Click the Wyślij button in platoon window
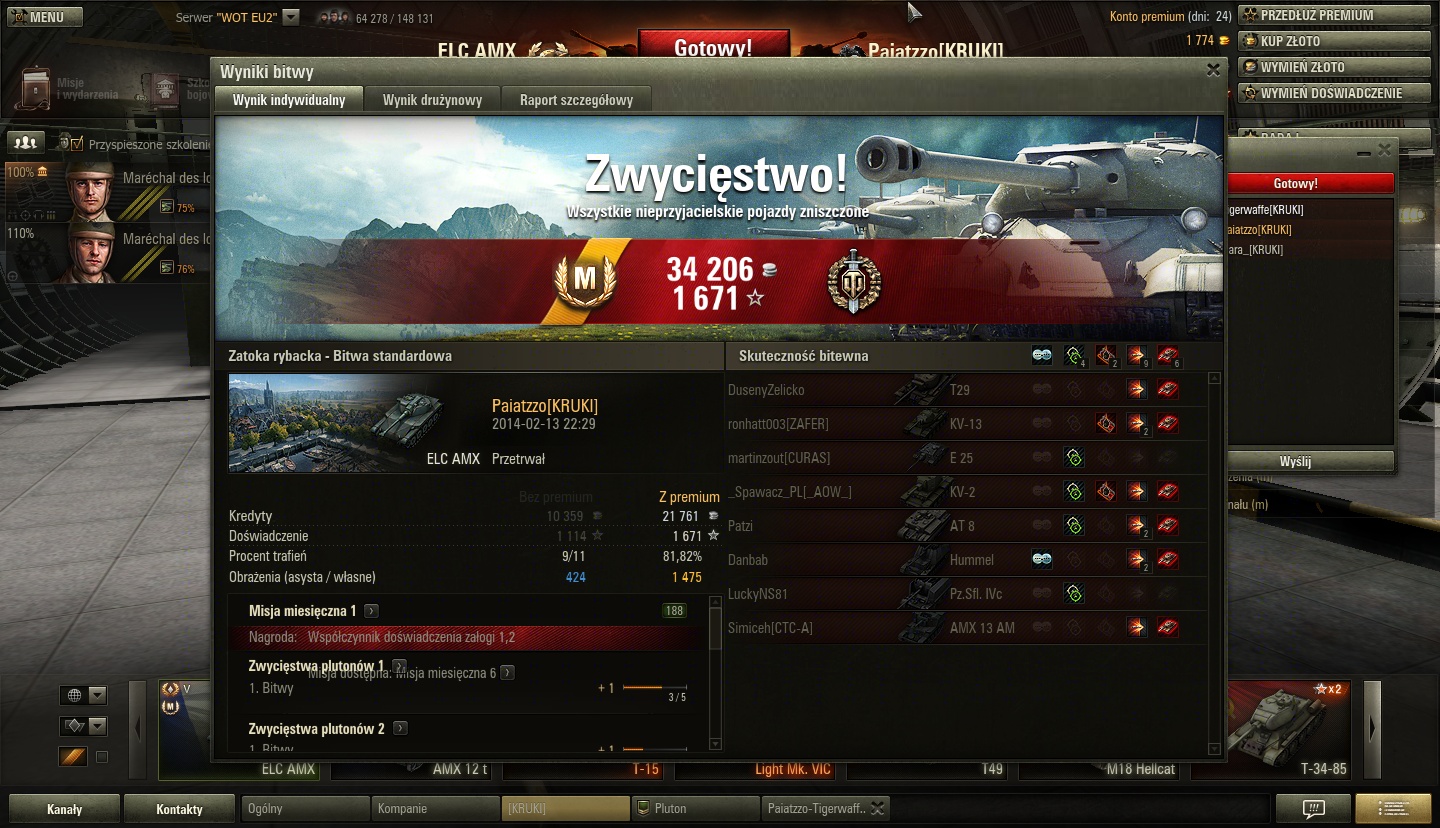Image resolution: width=1440 pixels, height=828 pixels. pyautogui.click(x=1309, y=462)
